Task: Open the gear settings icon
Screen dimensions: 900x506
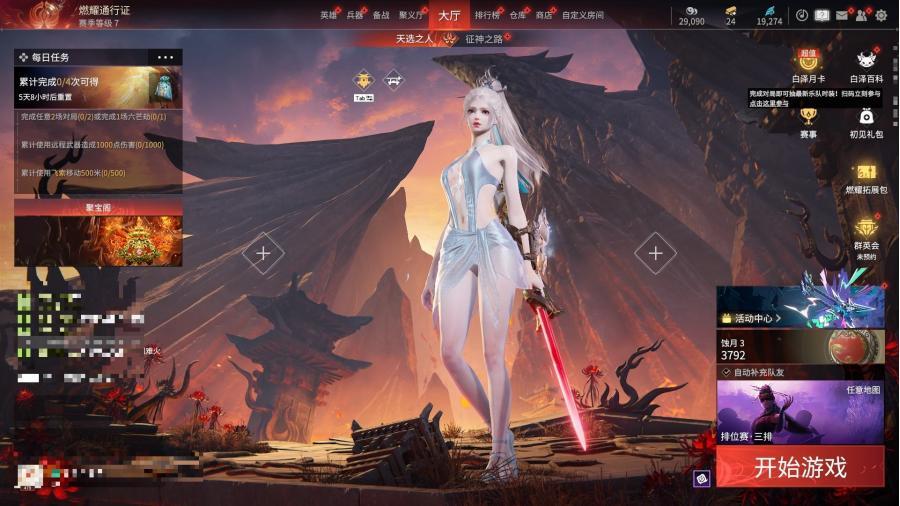Action: 881,15
